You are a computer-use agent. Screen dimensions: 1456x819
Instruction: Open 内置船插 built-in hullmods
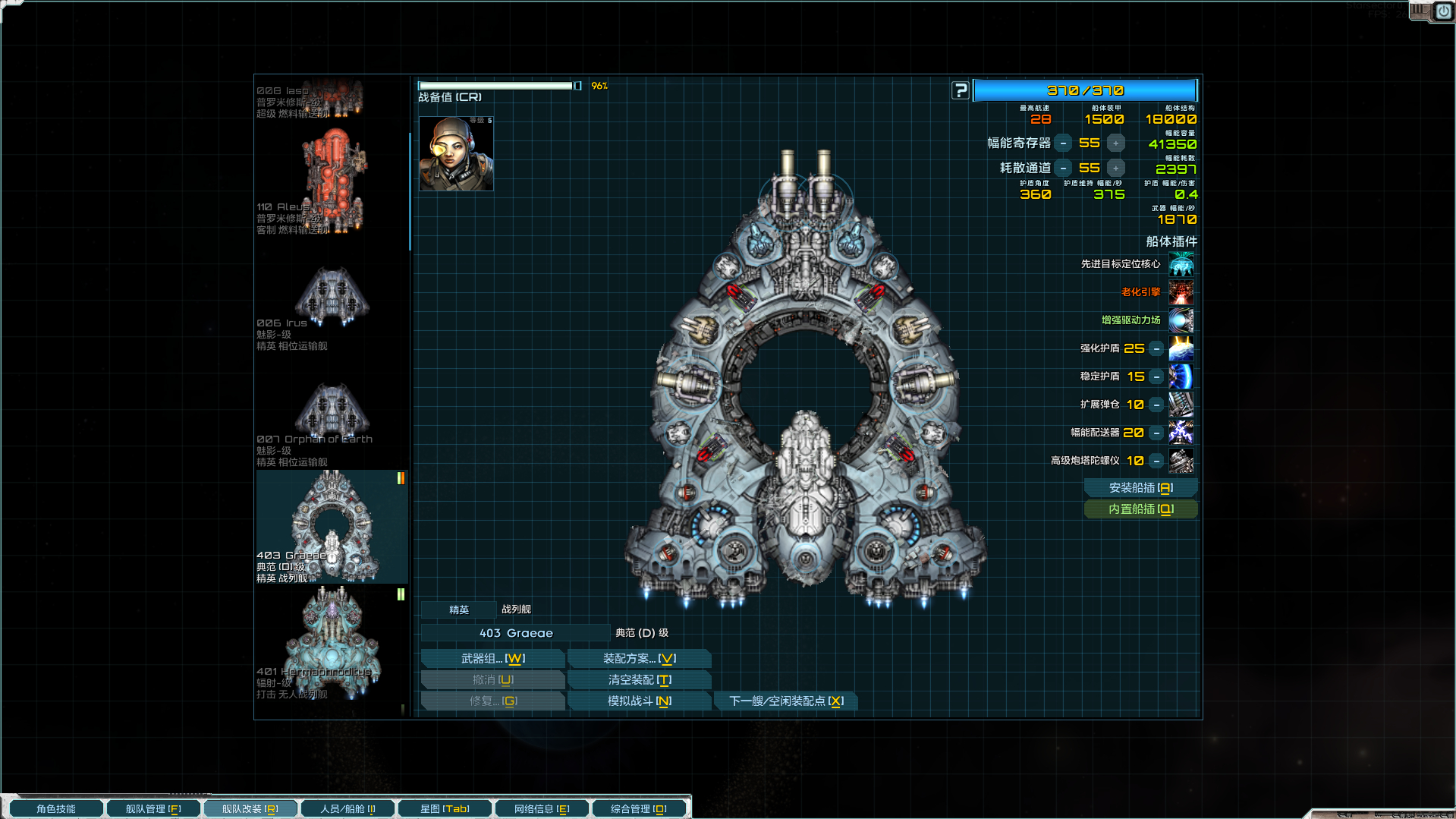click(1140, 509)
